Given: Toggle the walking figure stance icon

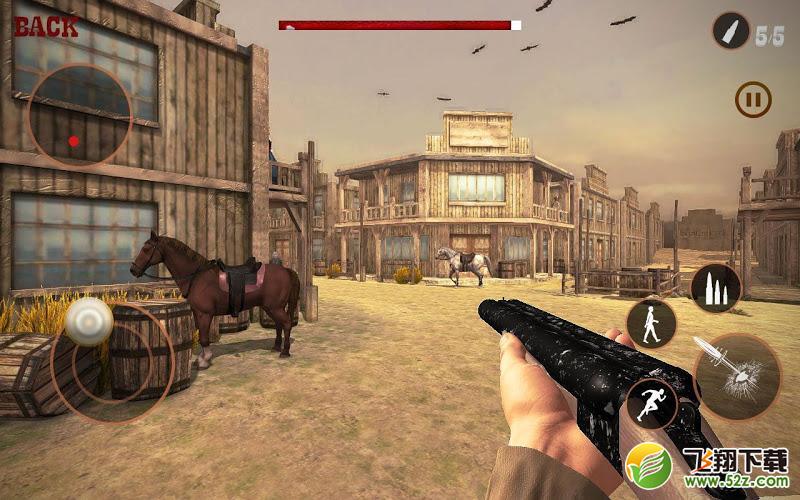Looking at the screenshot, I should [x=651, y=324].
